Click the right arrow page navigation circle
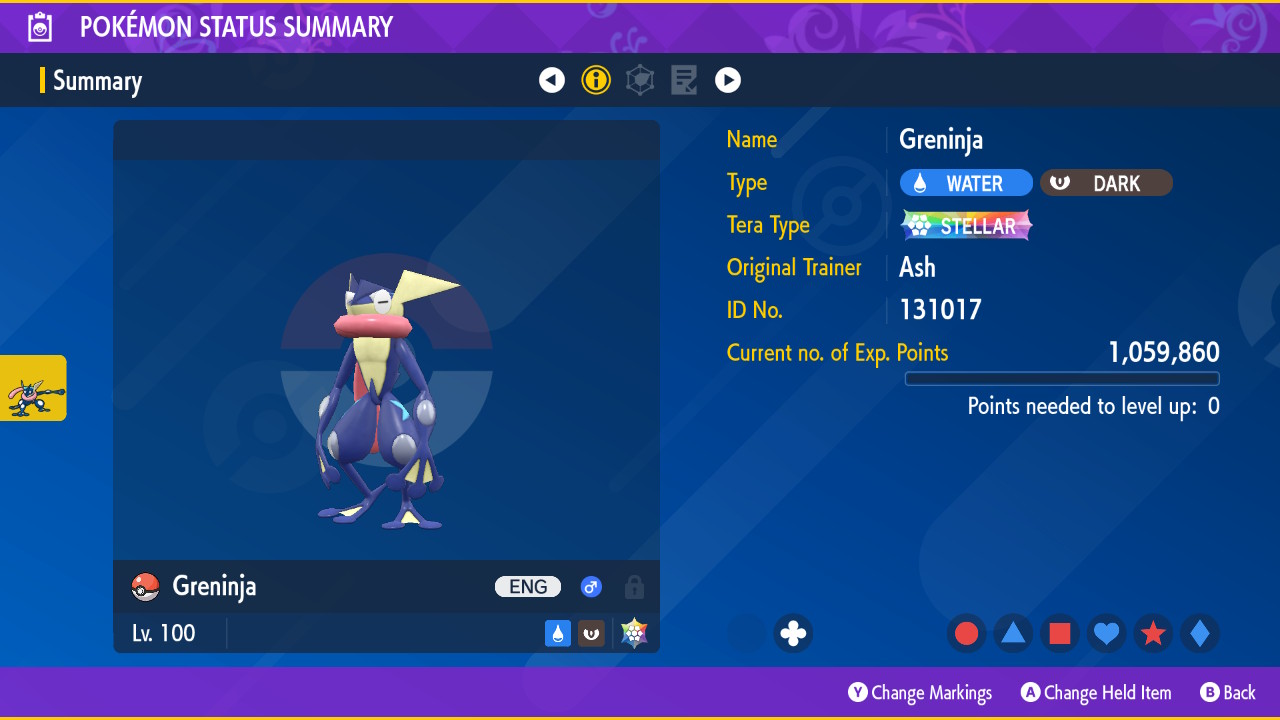The height and width of the screenshot is (720, 1280). coord(728,80)
